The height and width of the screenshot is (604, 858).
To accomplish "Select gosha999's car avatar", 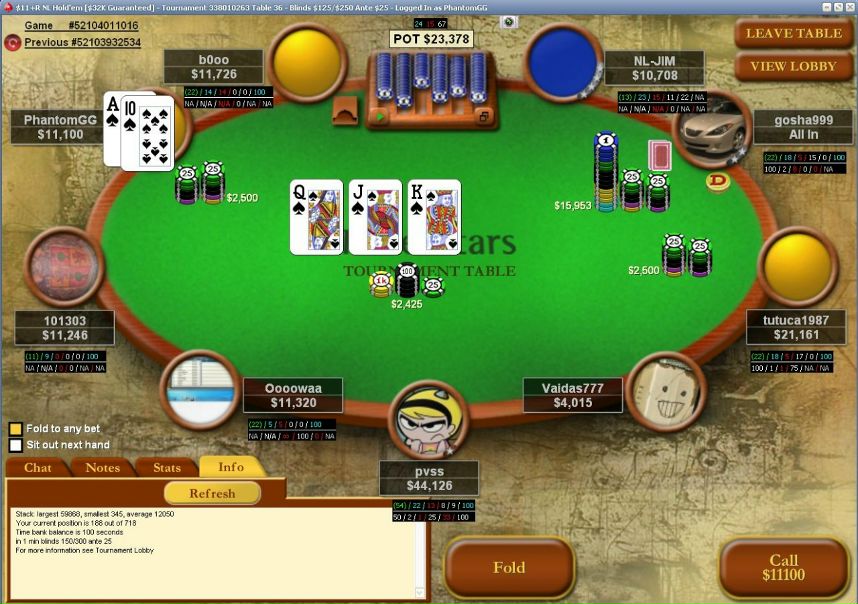I will (712, 128).
